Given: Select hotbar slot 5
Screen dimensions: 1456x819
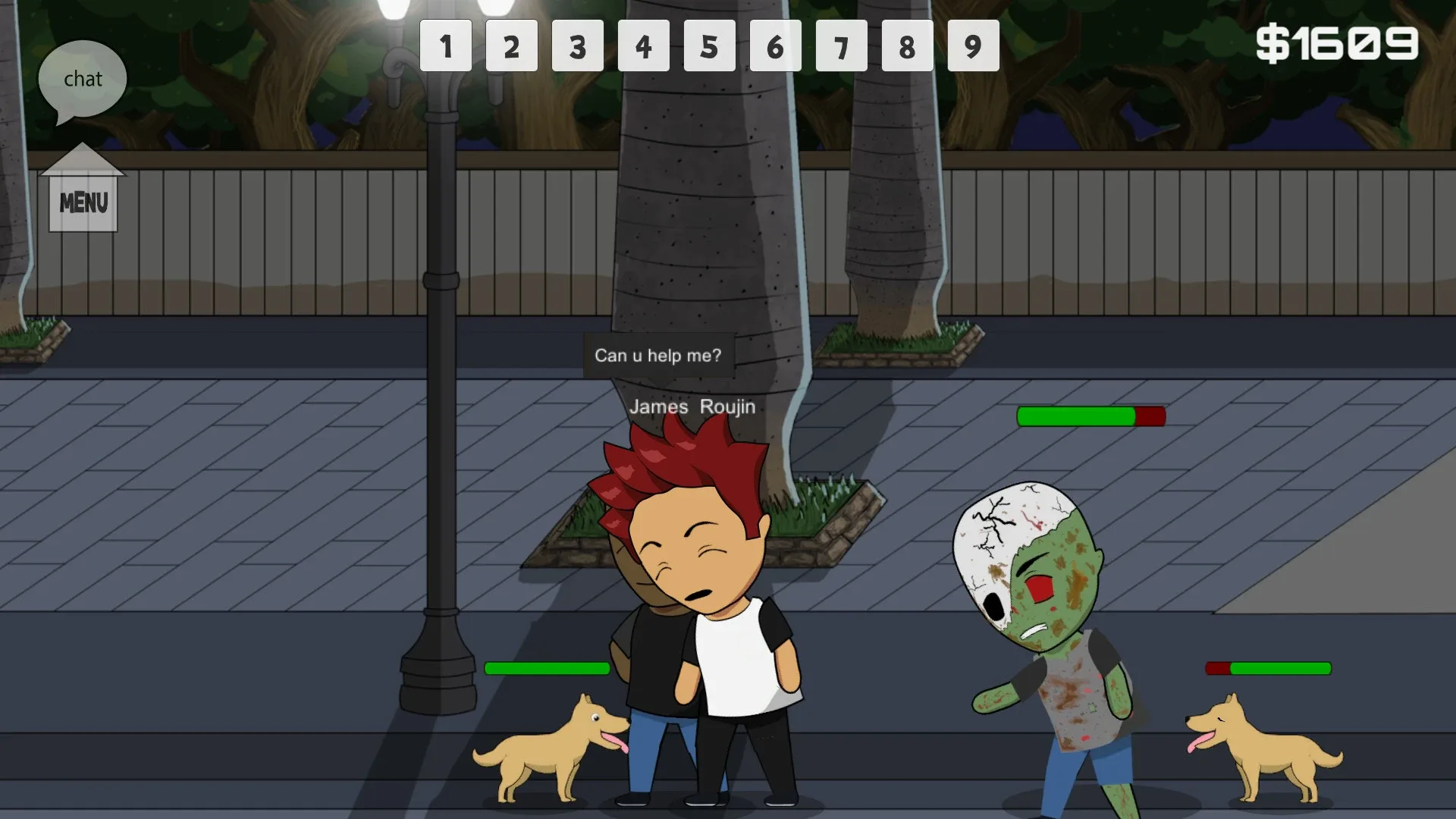Looking at the screenshot, I should pyautogui.click(x=710, y=47).
